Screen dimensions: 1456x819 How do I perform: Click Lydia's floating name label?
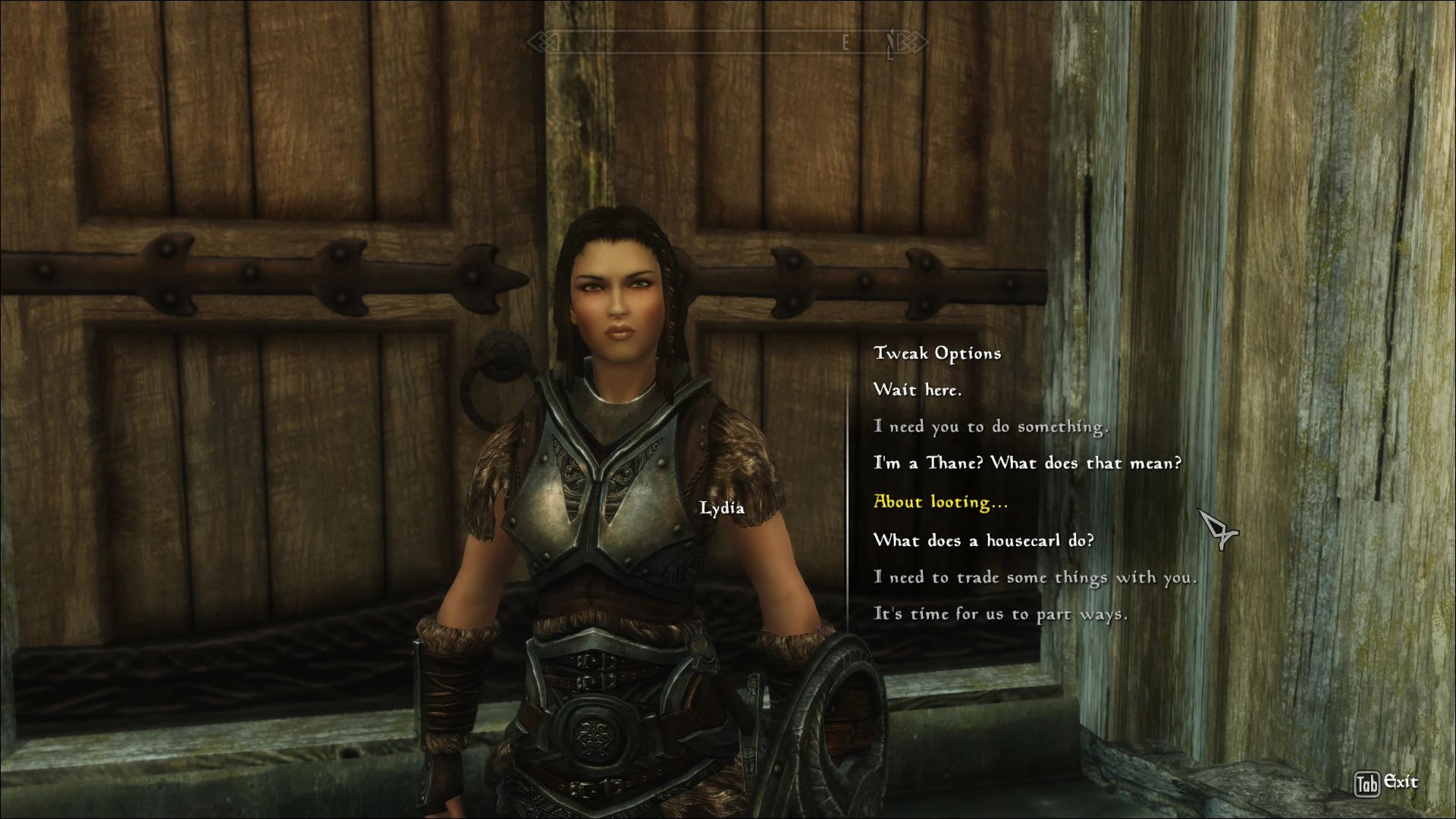point(724,510)
